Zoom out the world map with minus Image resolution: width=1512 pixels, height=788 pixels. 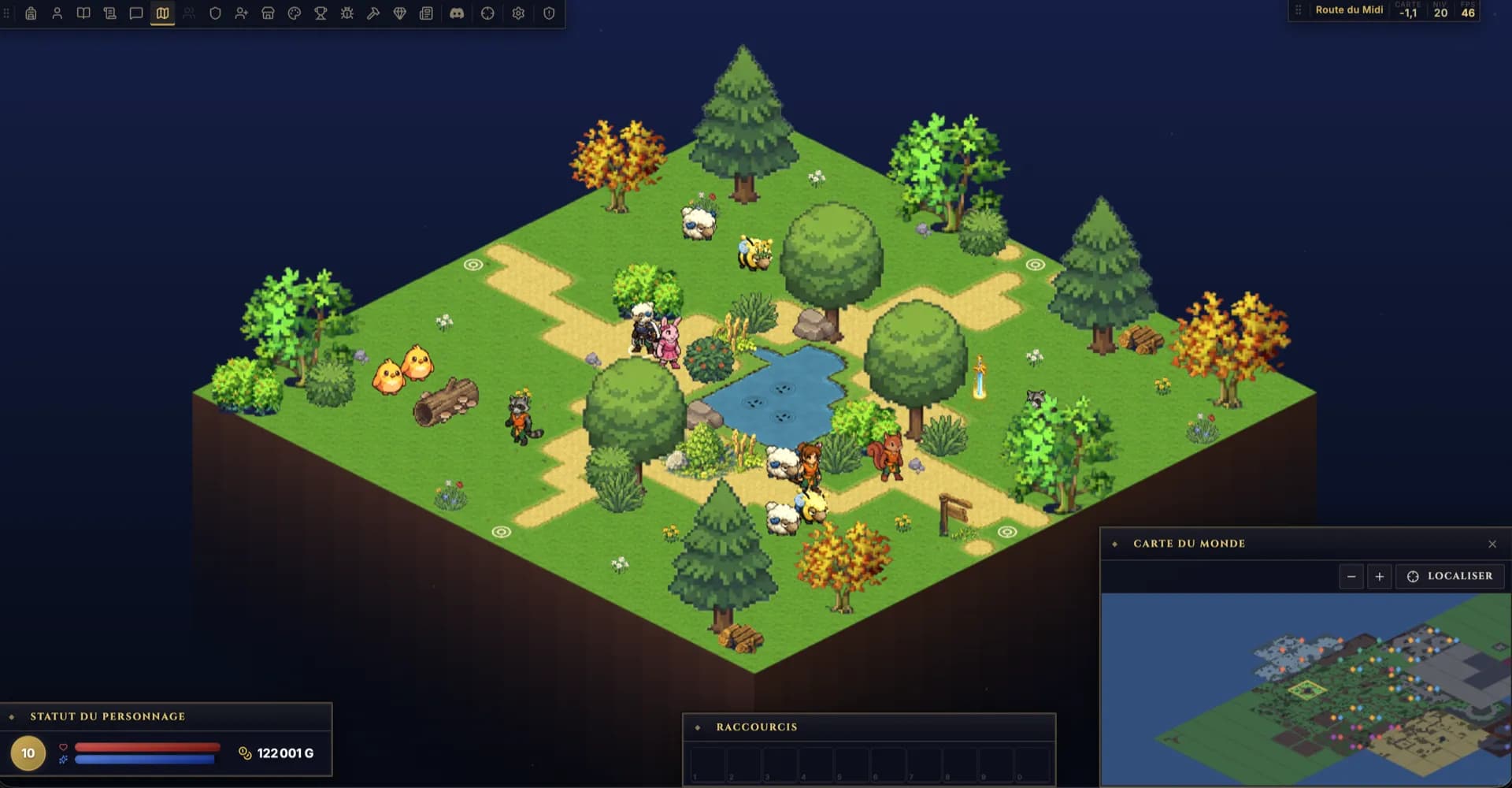(x=1351, y=577)
